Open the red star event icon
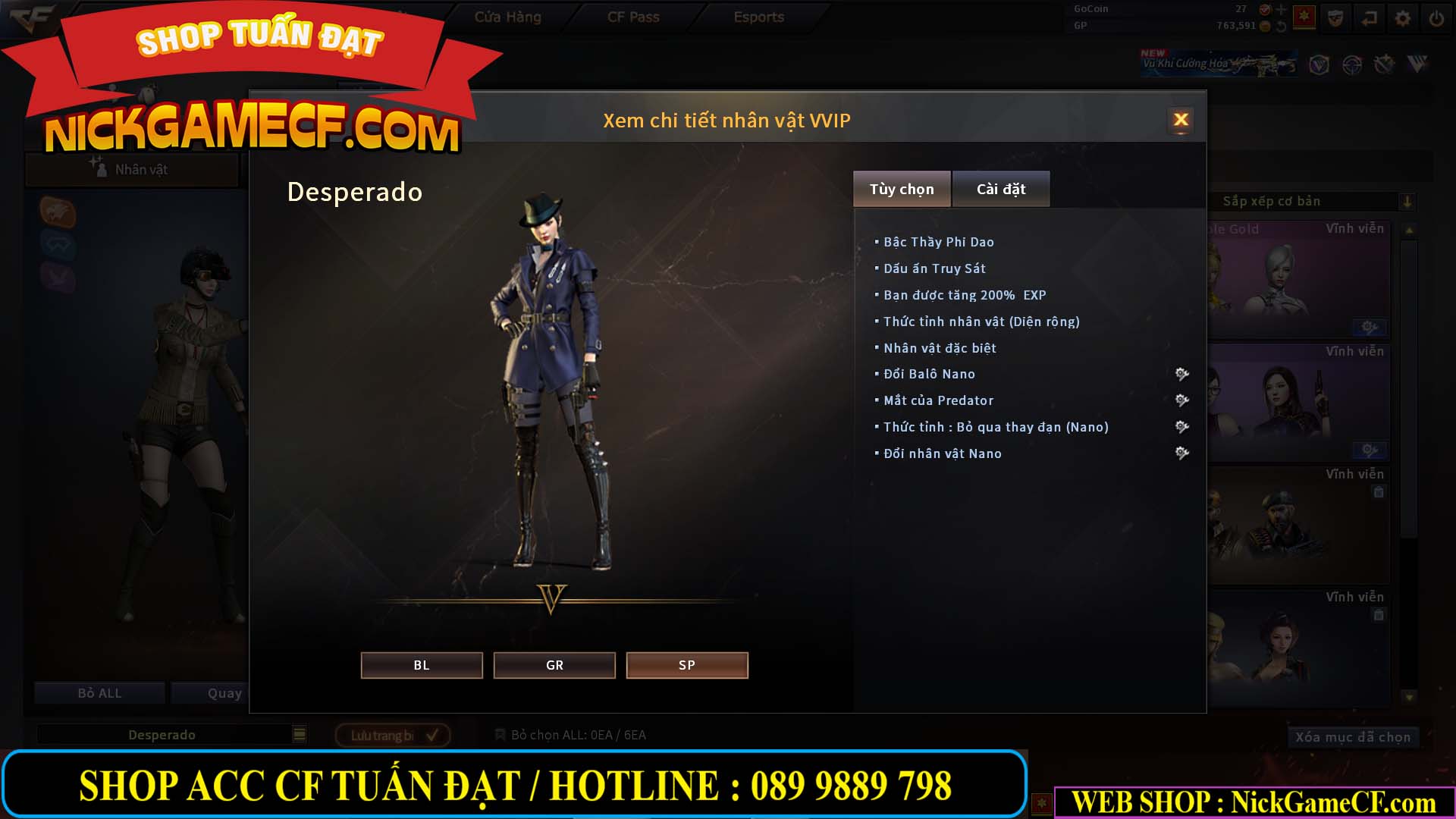 coord(1304,17)
